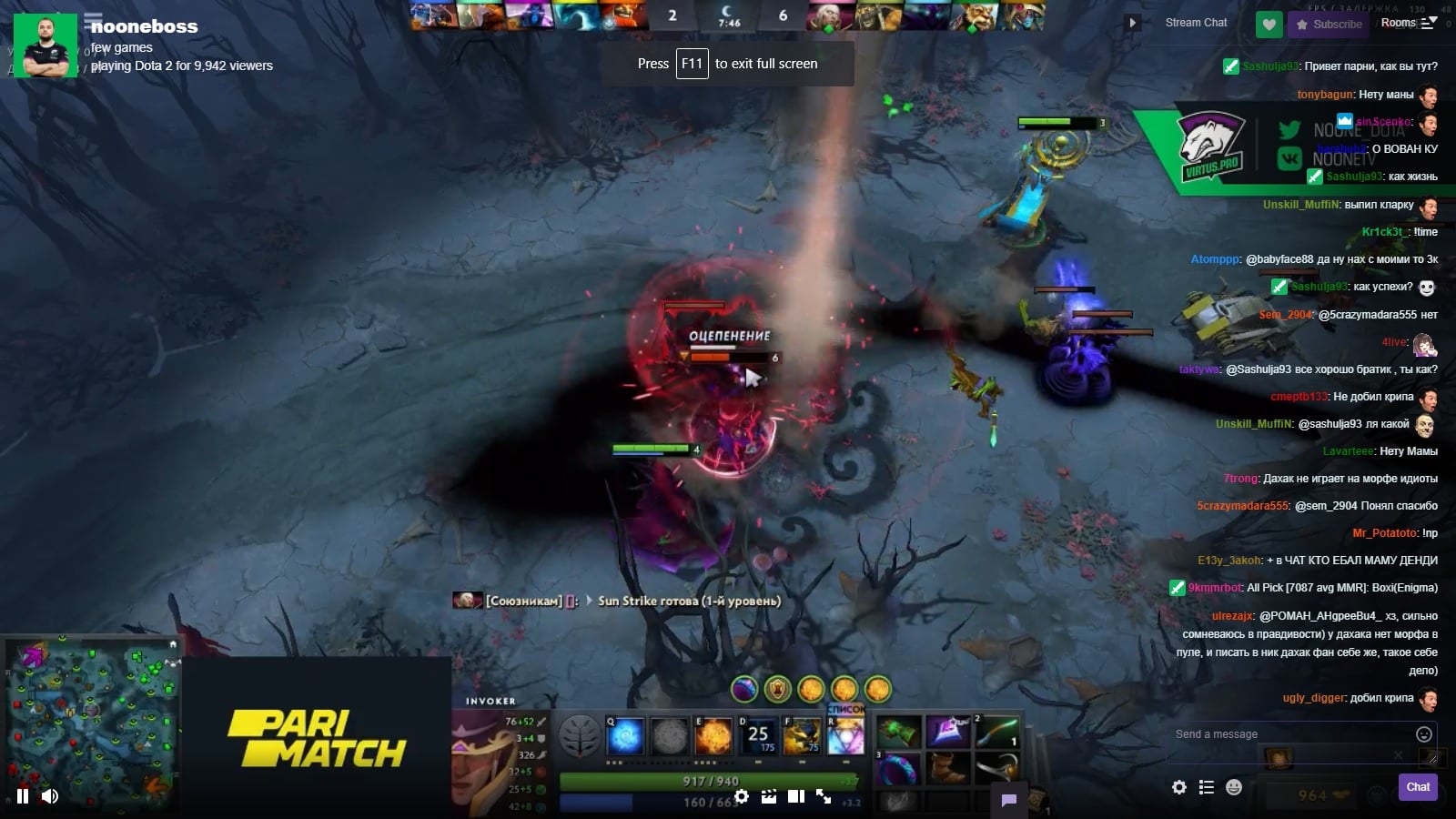Dismiss the emote attachment with the X
This screenshot has width=1456, height=819.
click(1399, 755)
